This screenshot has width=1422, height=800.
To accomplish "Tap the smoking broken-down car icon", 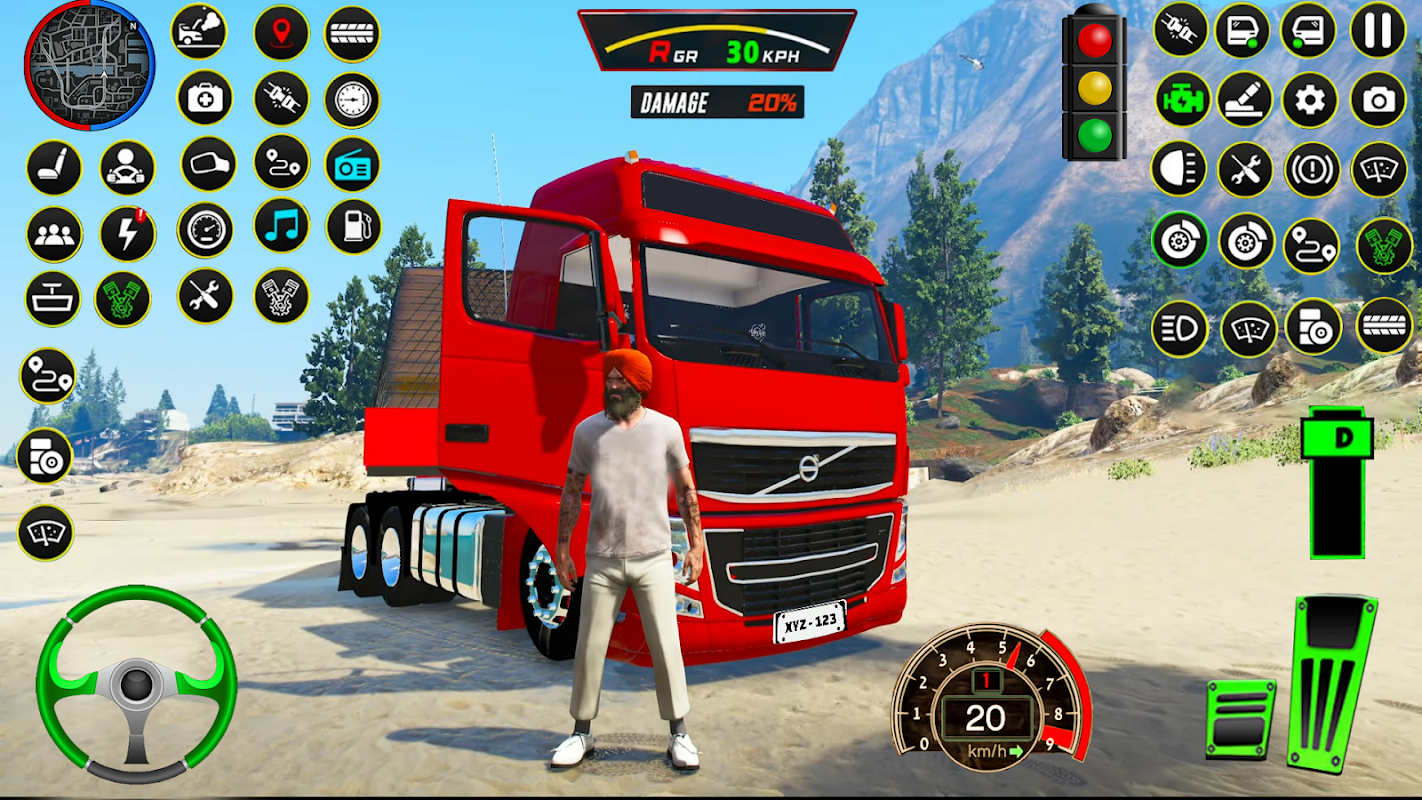I will coord(199,32).
